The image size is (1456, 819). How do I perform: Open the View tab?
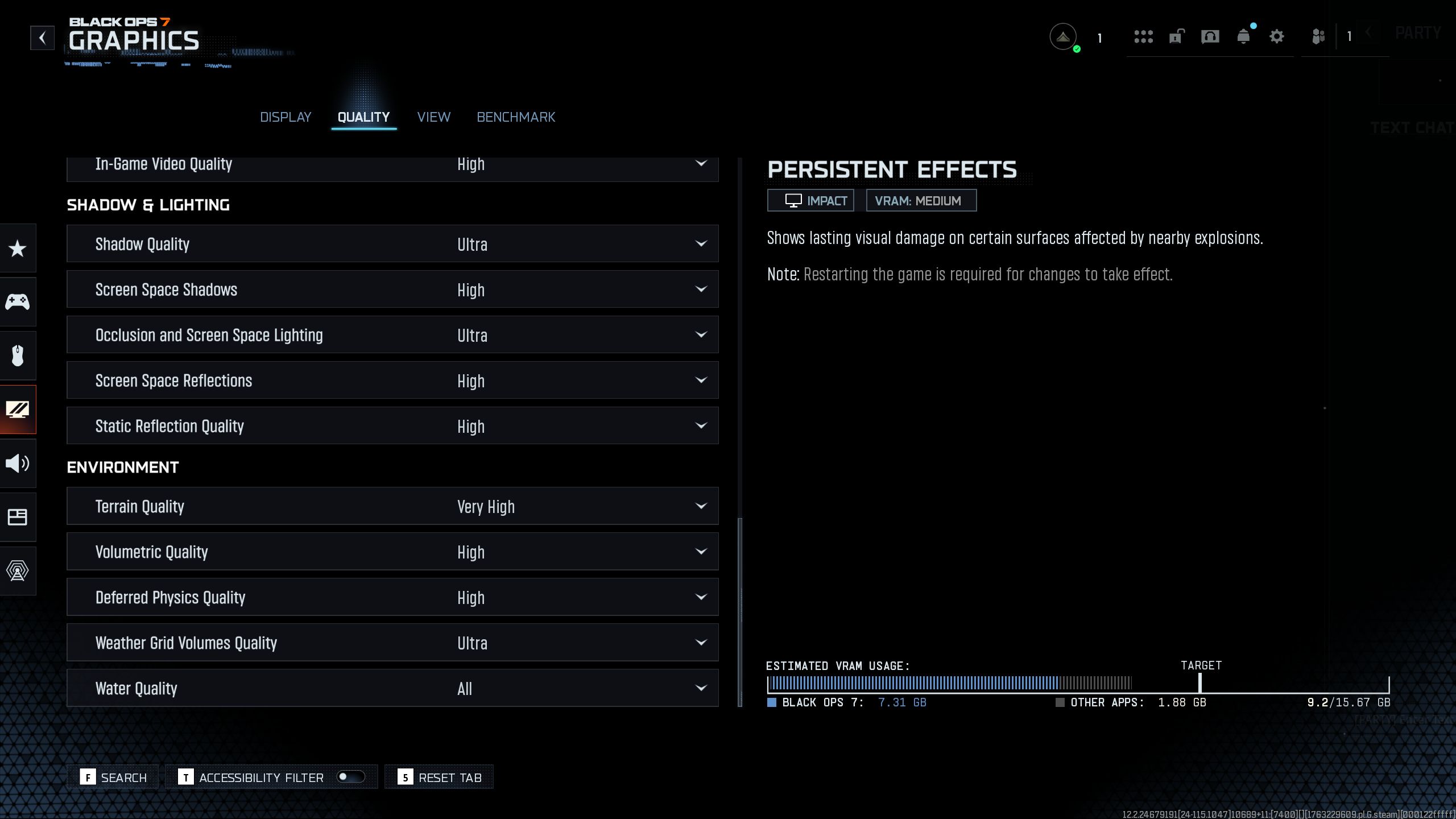tap(433, 117)
